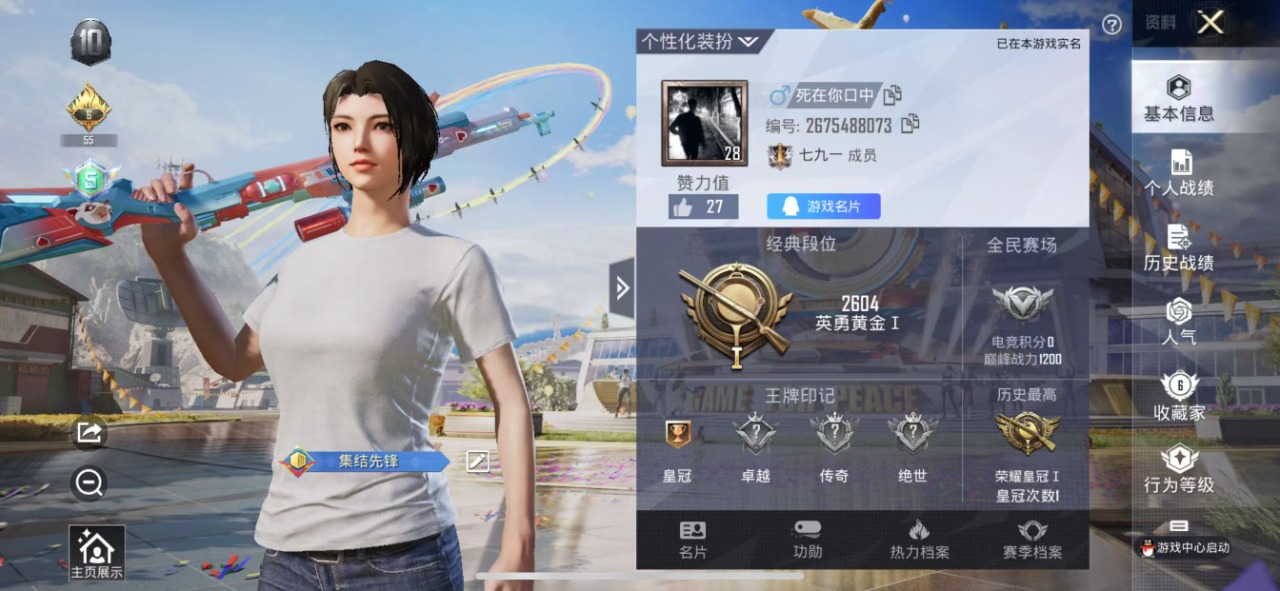Switch to the 功勋 section
Screen dimensions: 1280x591
pos(807,540)
